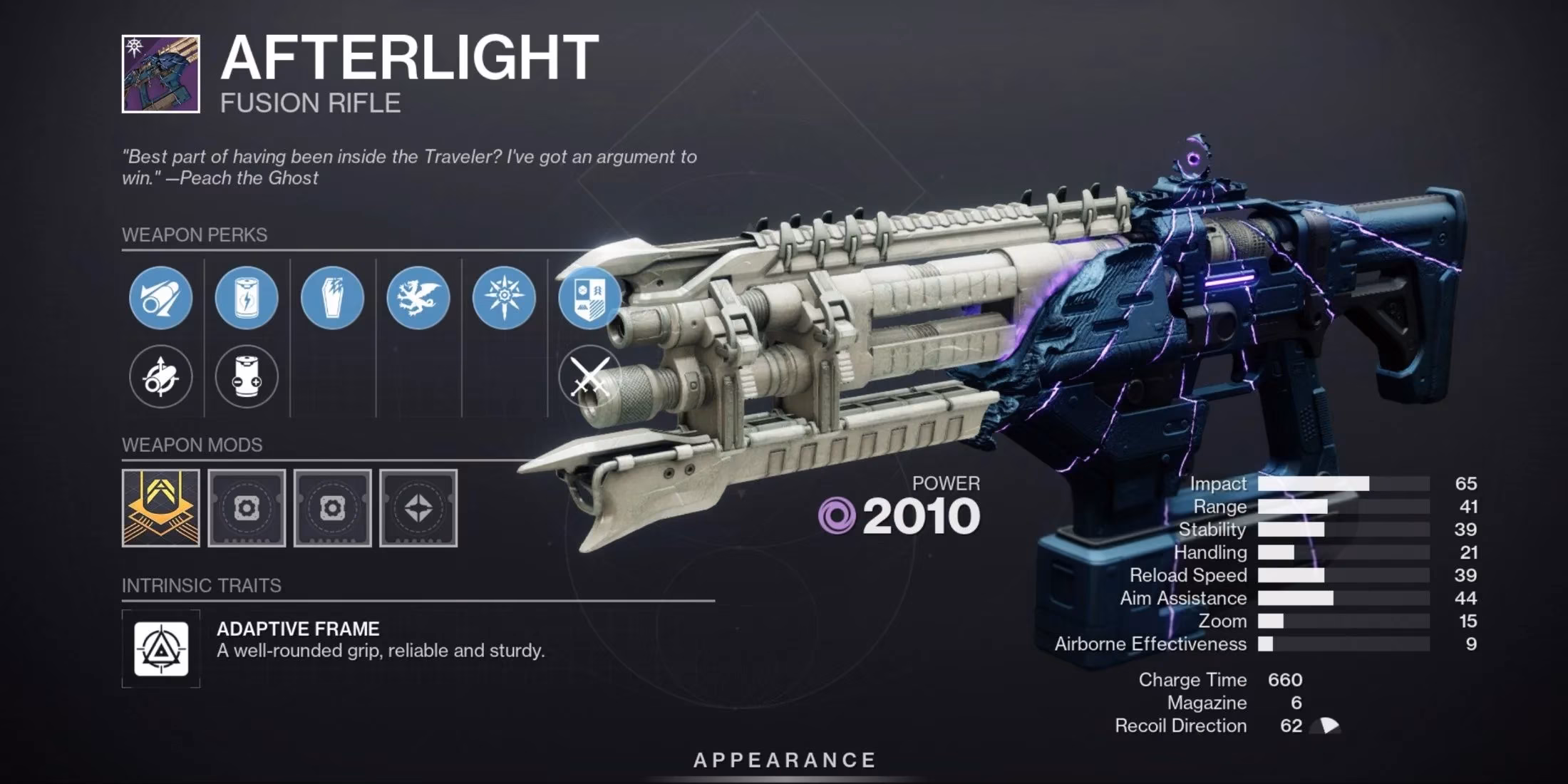The height and width of the screenshot is (784, 1568).
Task: Toggle the equipped gold weapon mod
Action: (x=163, y=510)
